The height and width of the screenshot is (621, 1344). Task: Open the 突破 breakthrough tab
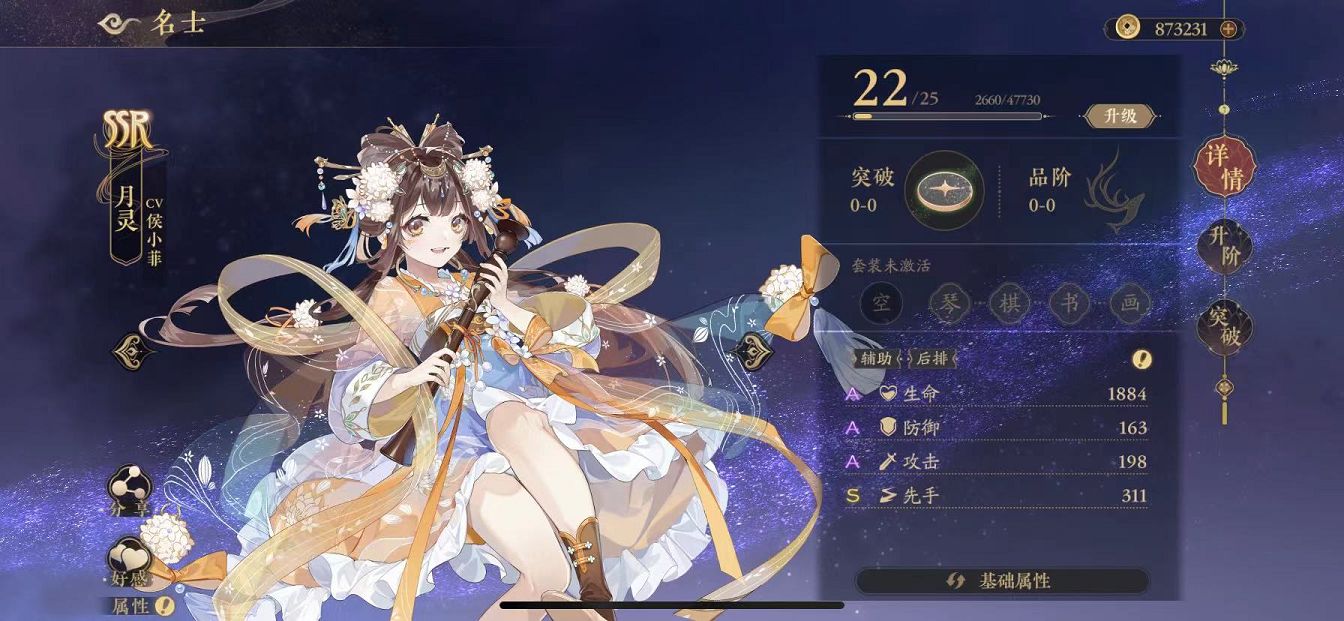tap(1224, 326)
